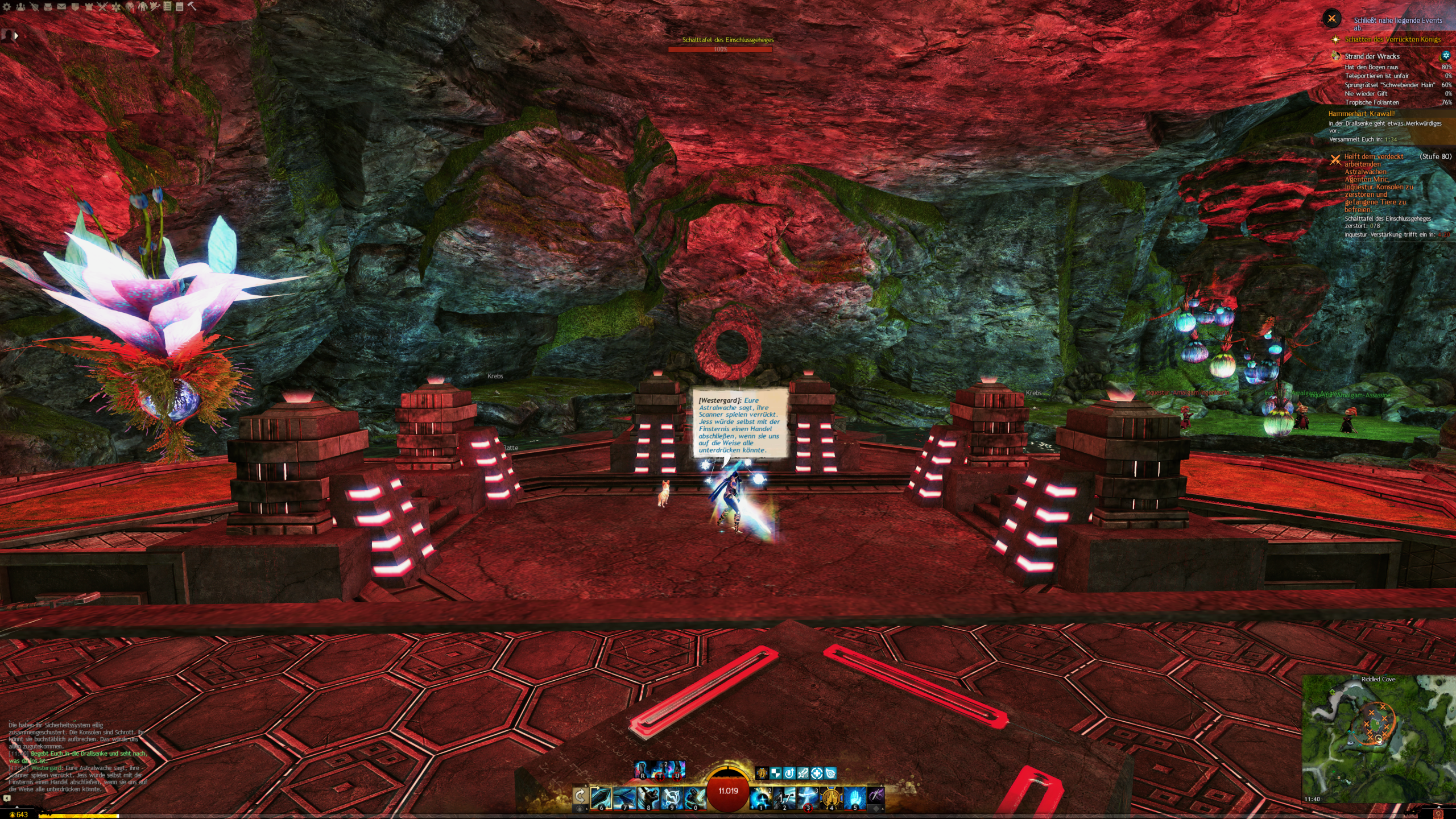Open the gear-shaped game menu icon
The image size is (1456, 819).
7,7
